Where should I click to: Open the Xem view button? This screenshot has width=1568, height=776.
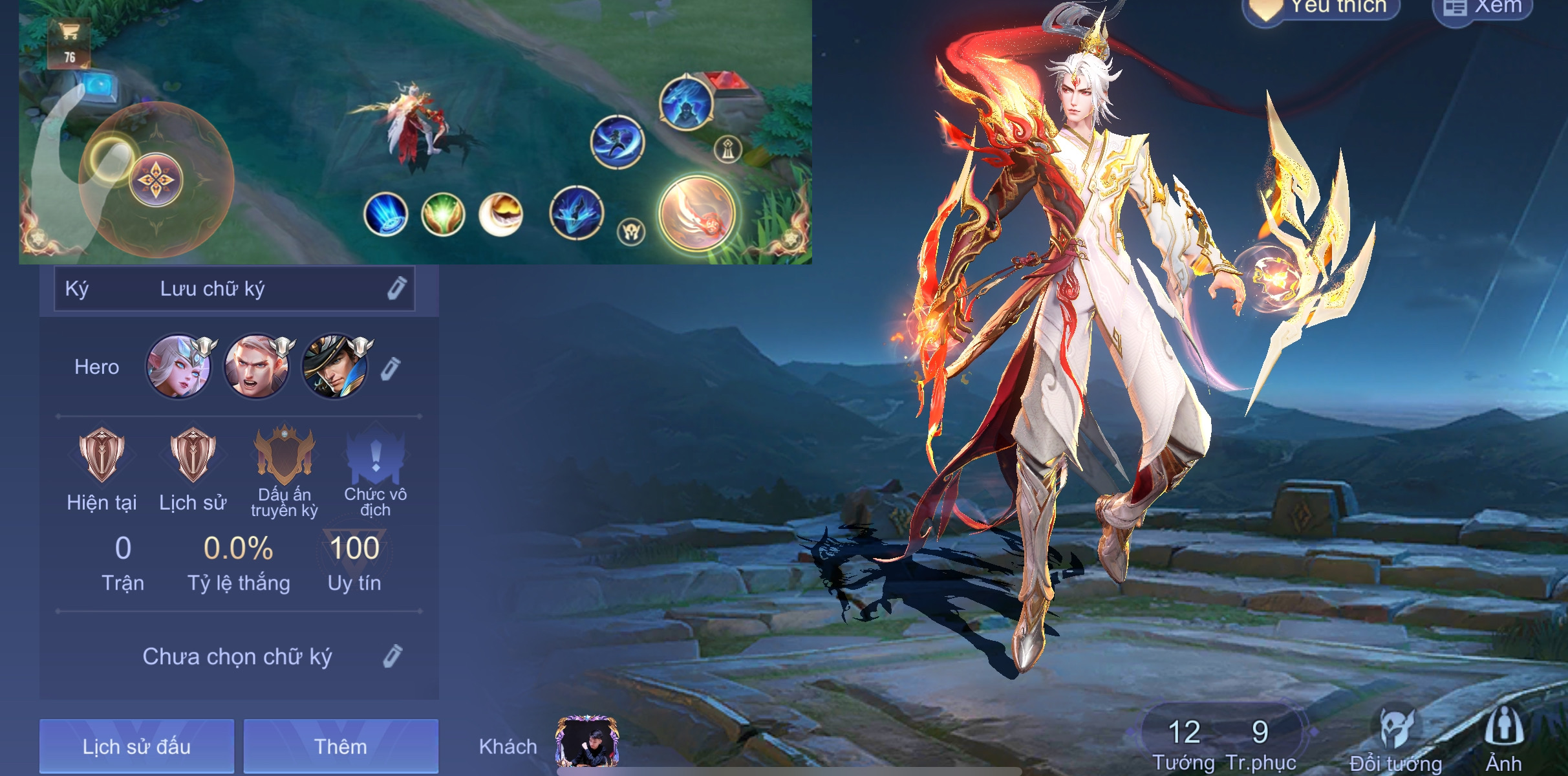1483,8
